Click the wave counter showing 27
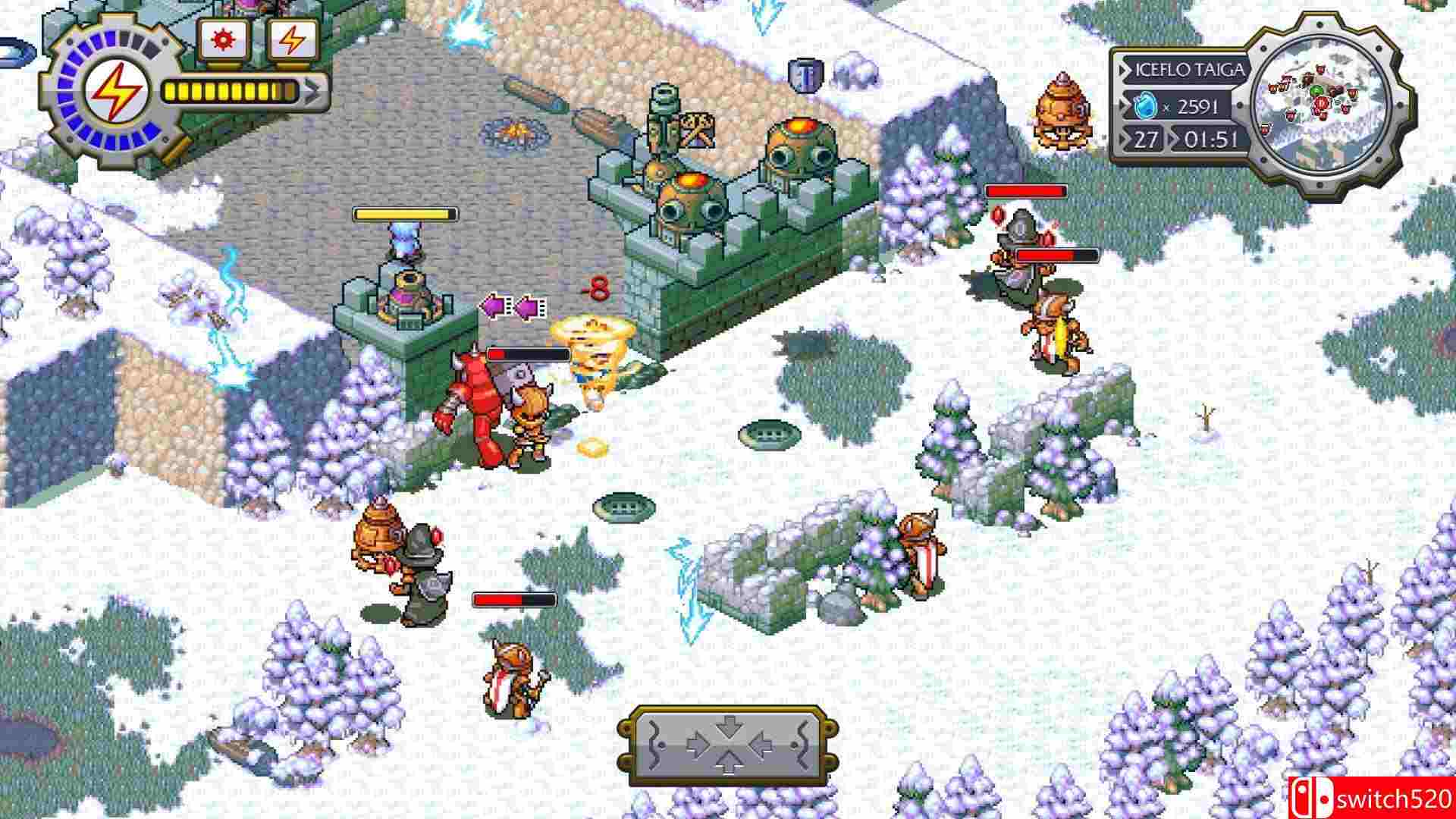The width and height of the screenshot is (1456, 819). pyautogui.click(x=1147, y=138)
